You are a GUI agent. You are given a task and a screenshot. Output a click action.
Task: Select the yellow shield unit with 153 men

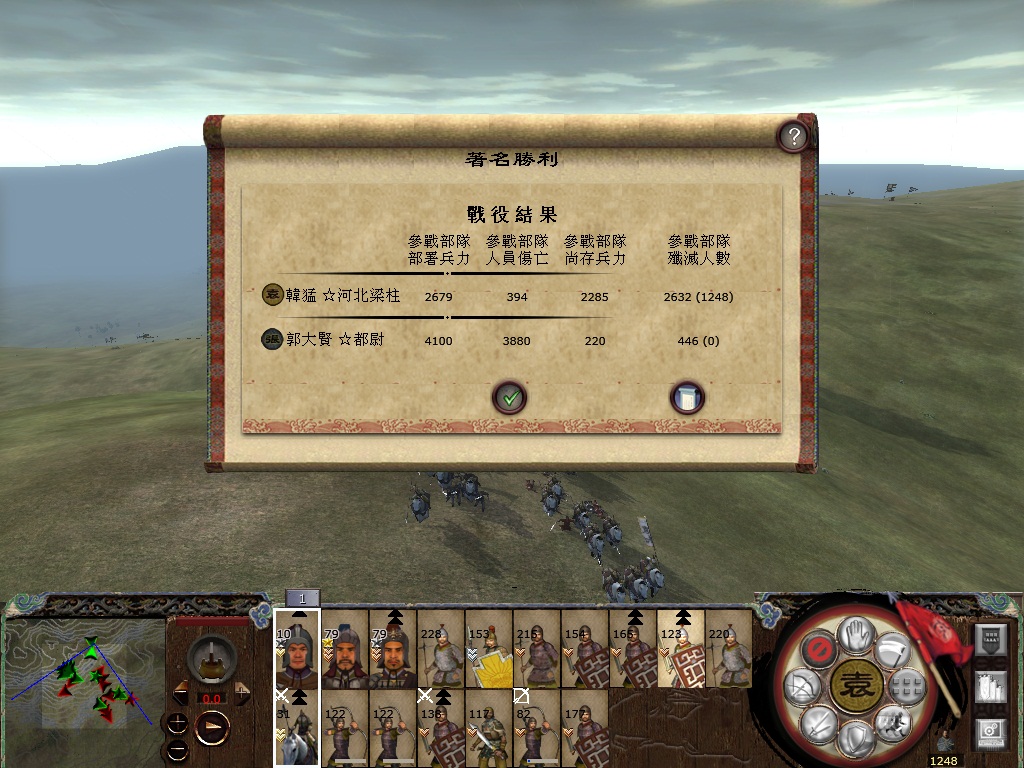pos(488,656)
